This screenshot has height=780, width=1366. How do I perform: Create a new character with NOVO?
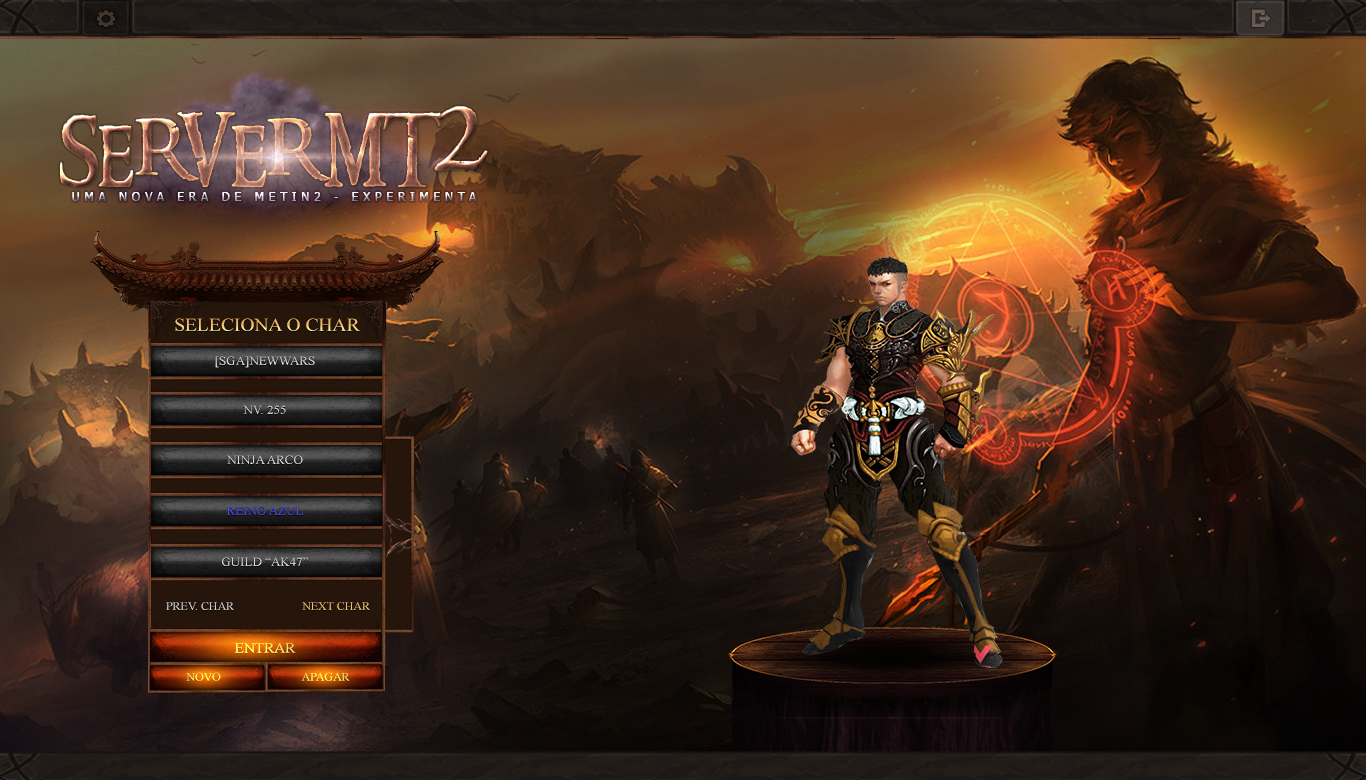[x=206, y=677]
